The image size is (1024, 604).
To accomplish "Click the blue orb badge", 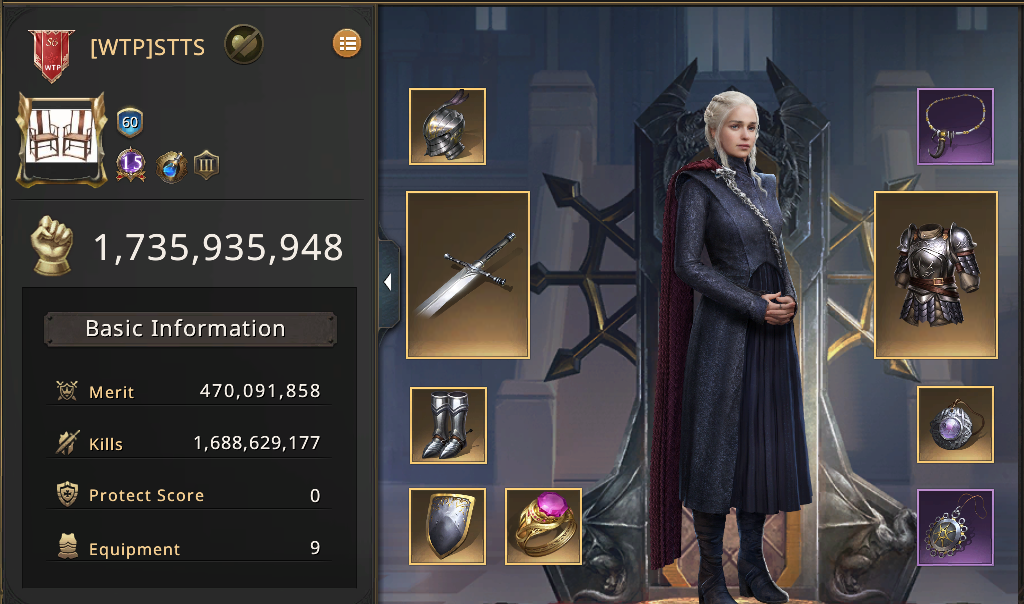I will 171,165.
